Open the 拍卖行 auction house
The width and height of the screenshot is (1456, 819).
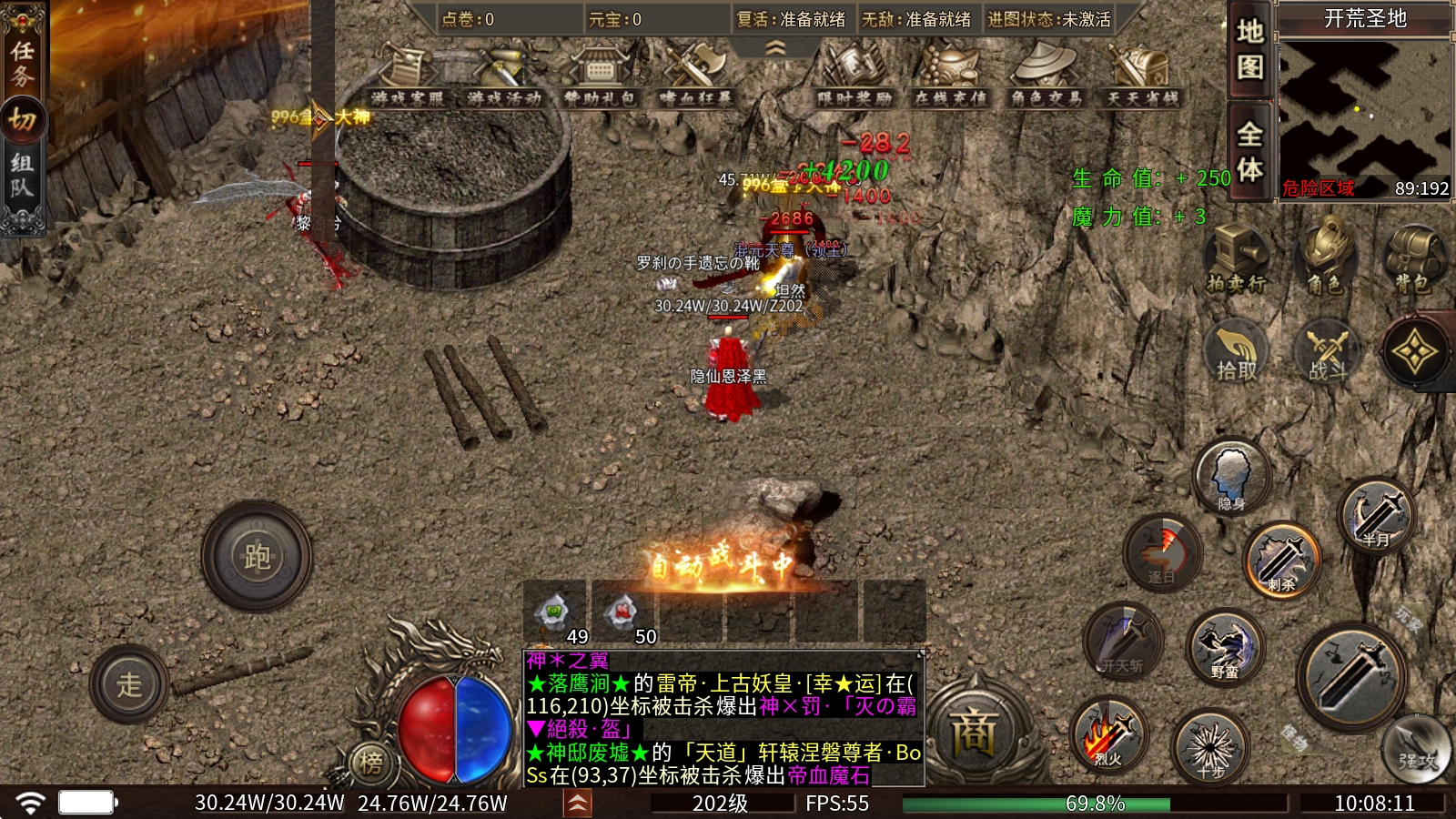click(x=1236, y=259)
